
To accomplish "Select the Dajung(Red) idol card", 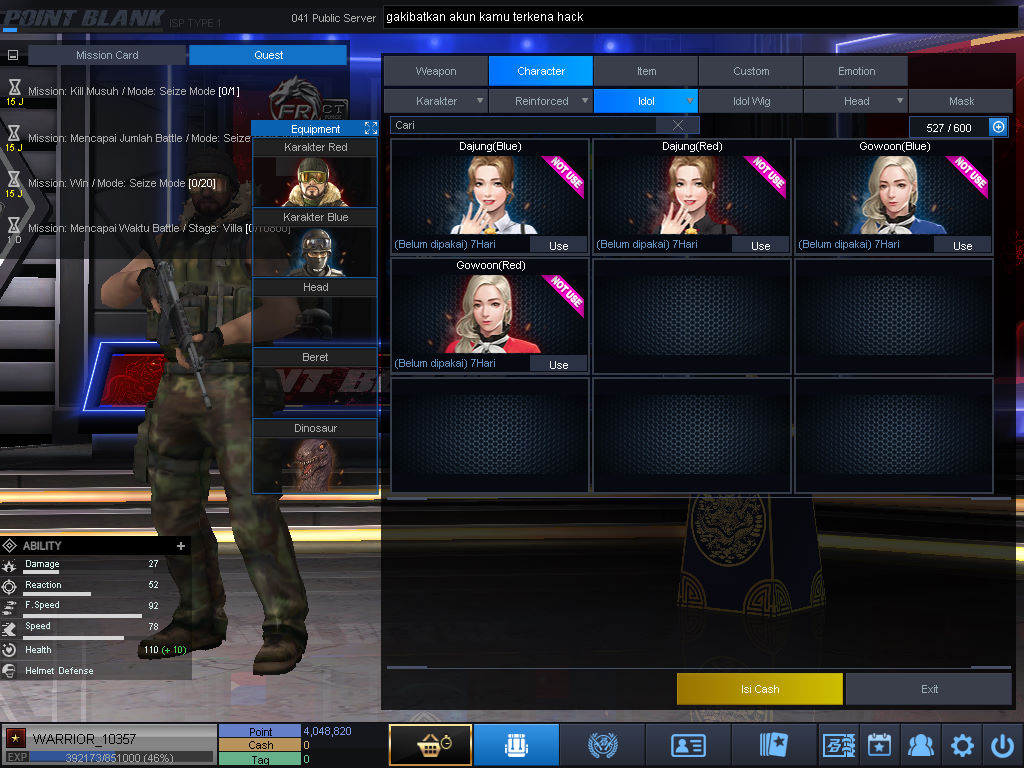I will click(690, 195).
